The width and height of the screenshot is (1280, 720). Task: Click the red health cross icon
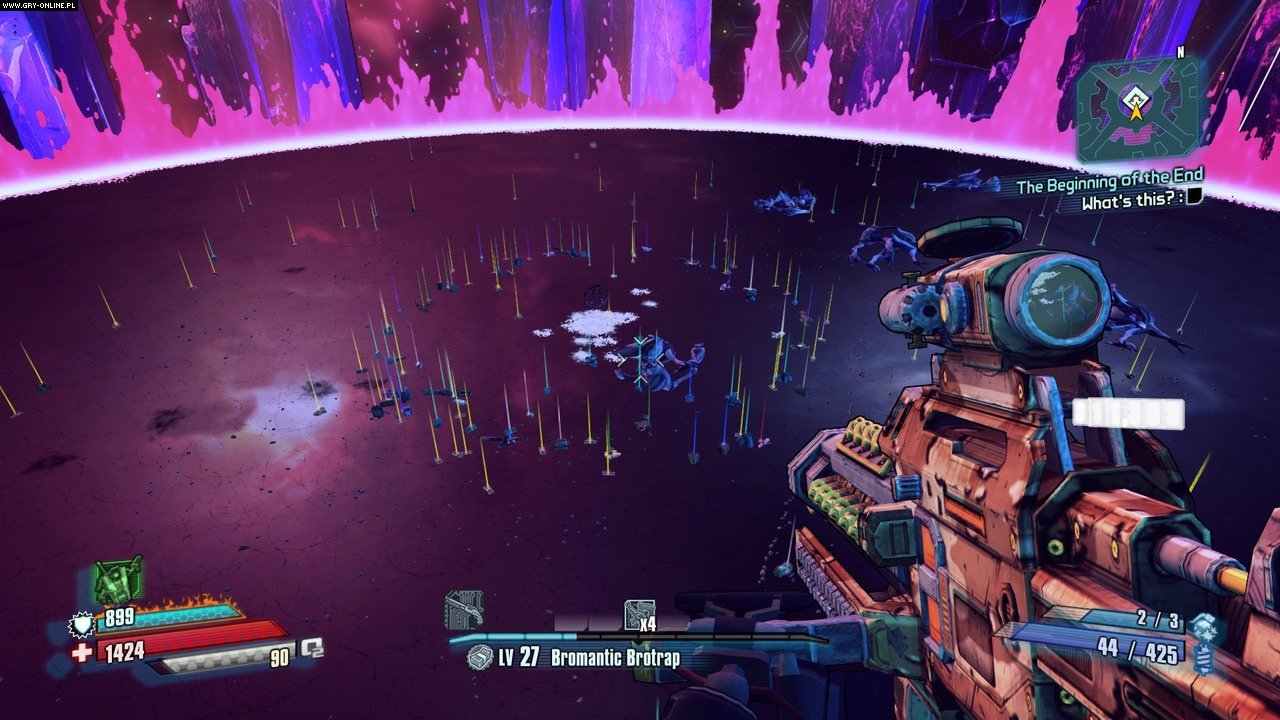pyautogui.click(x=82, y=653)
